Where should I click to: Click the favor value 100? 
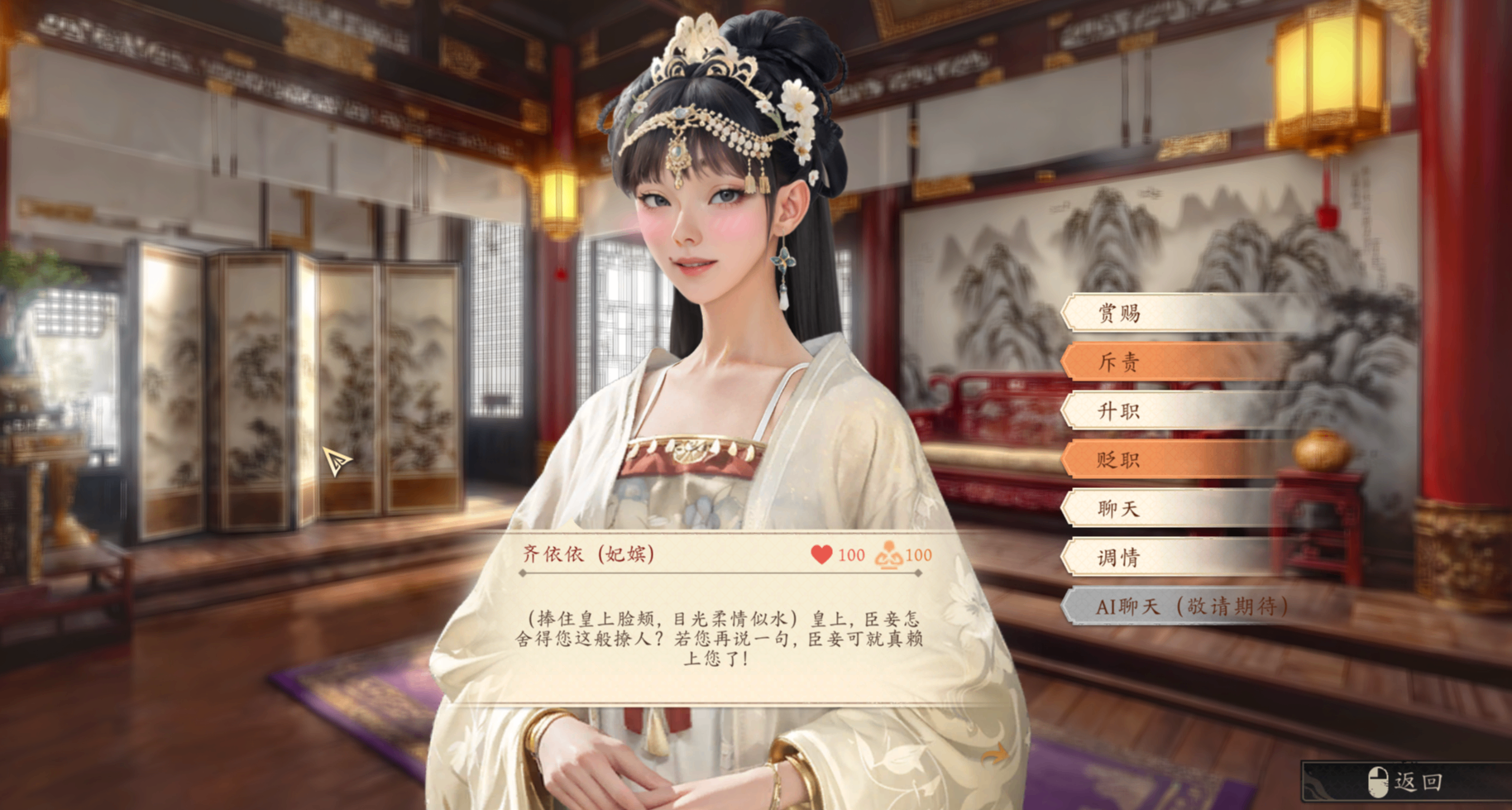coord(918,556)
